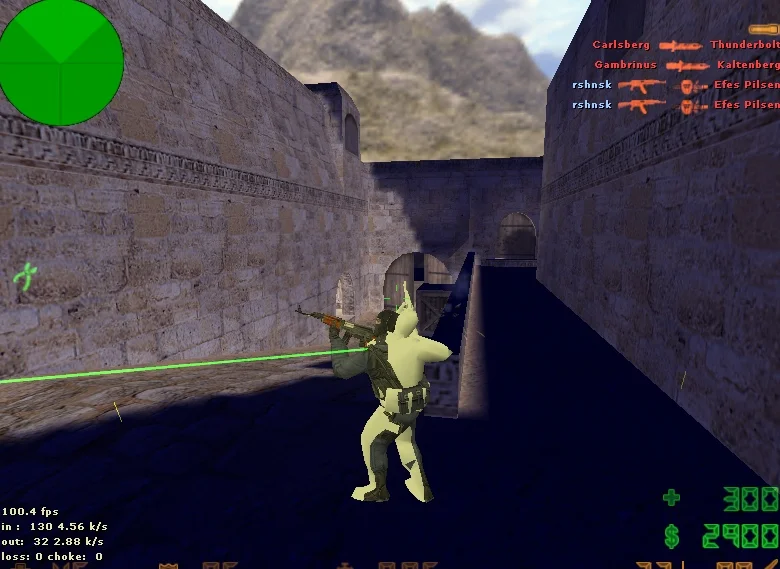Click the green running figure icon
Image resolution: width=780 pixels, height=569 pixels.
[26, 276]
